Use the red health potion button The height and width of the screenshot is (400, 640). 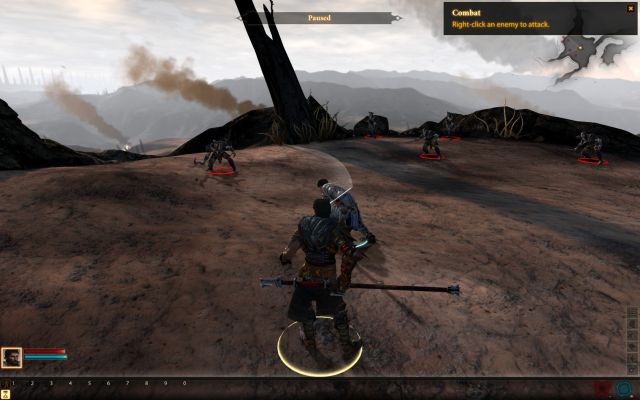pos(602,387)
